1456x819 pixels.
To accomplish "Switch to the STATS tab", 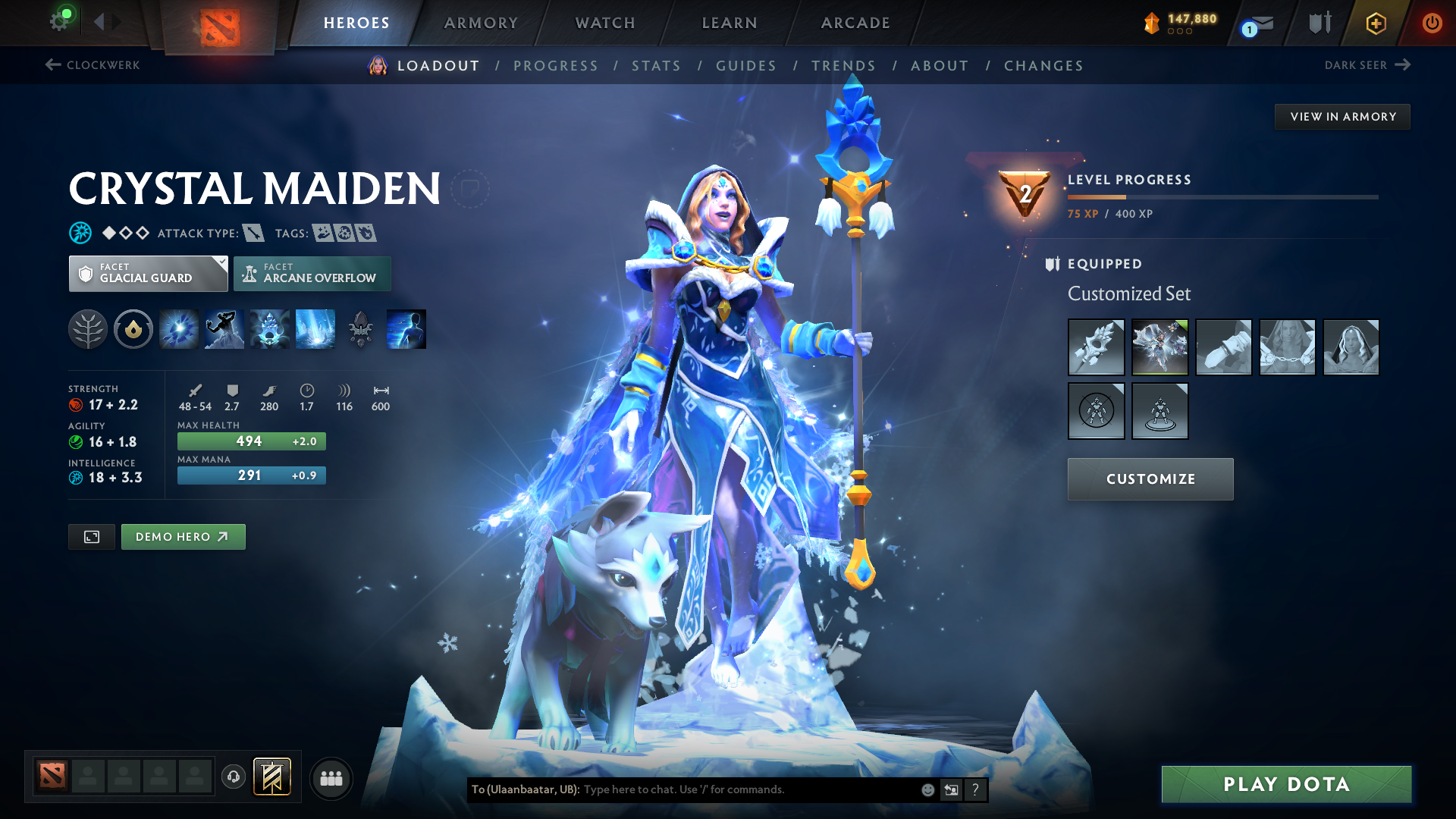I will point(656,66).
